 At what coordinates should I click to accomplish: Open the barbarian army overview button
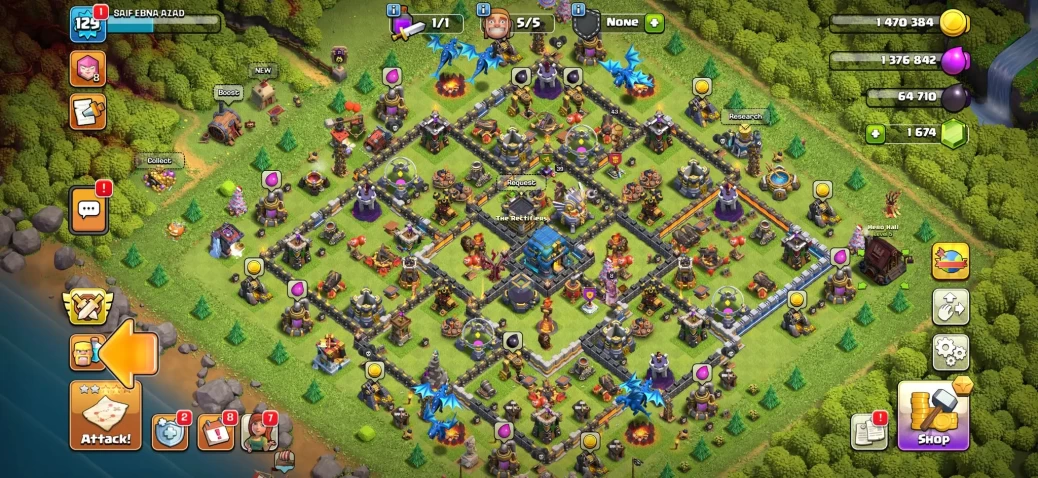point(84,352)
